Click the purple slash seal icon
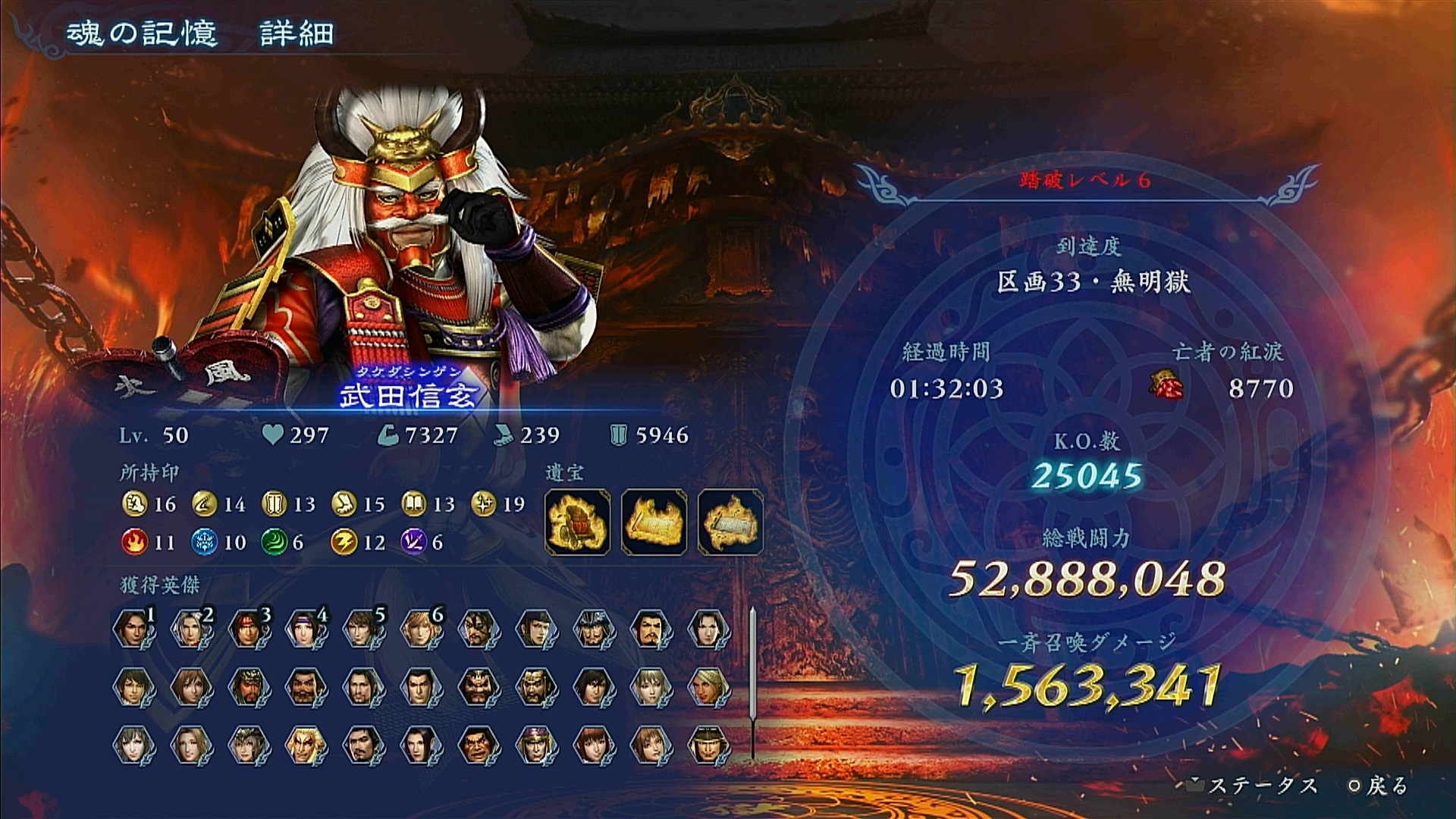1456x819 pixels. pyautogui.click(x=413, y=542)
